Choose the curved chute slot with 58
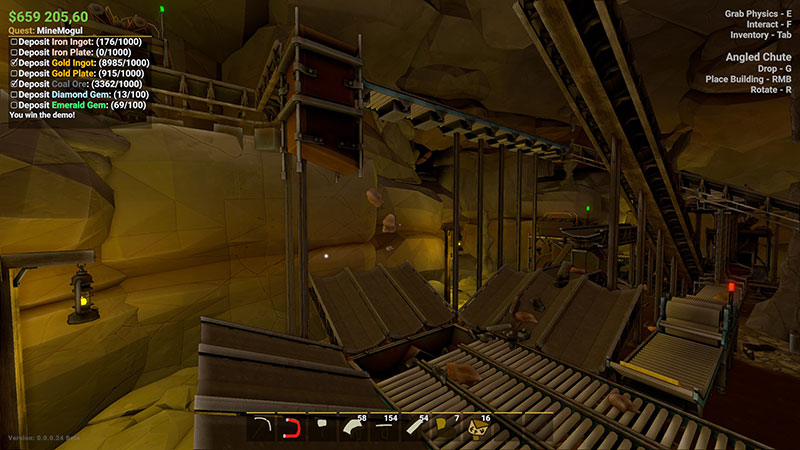800x450 pixels. click(355, 428)
